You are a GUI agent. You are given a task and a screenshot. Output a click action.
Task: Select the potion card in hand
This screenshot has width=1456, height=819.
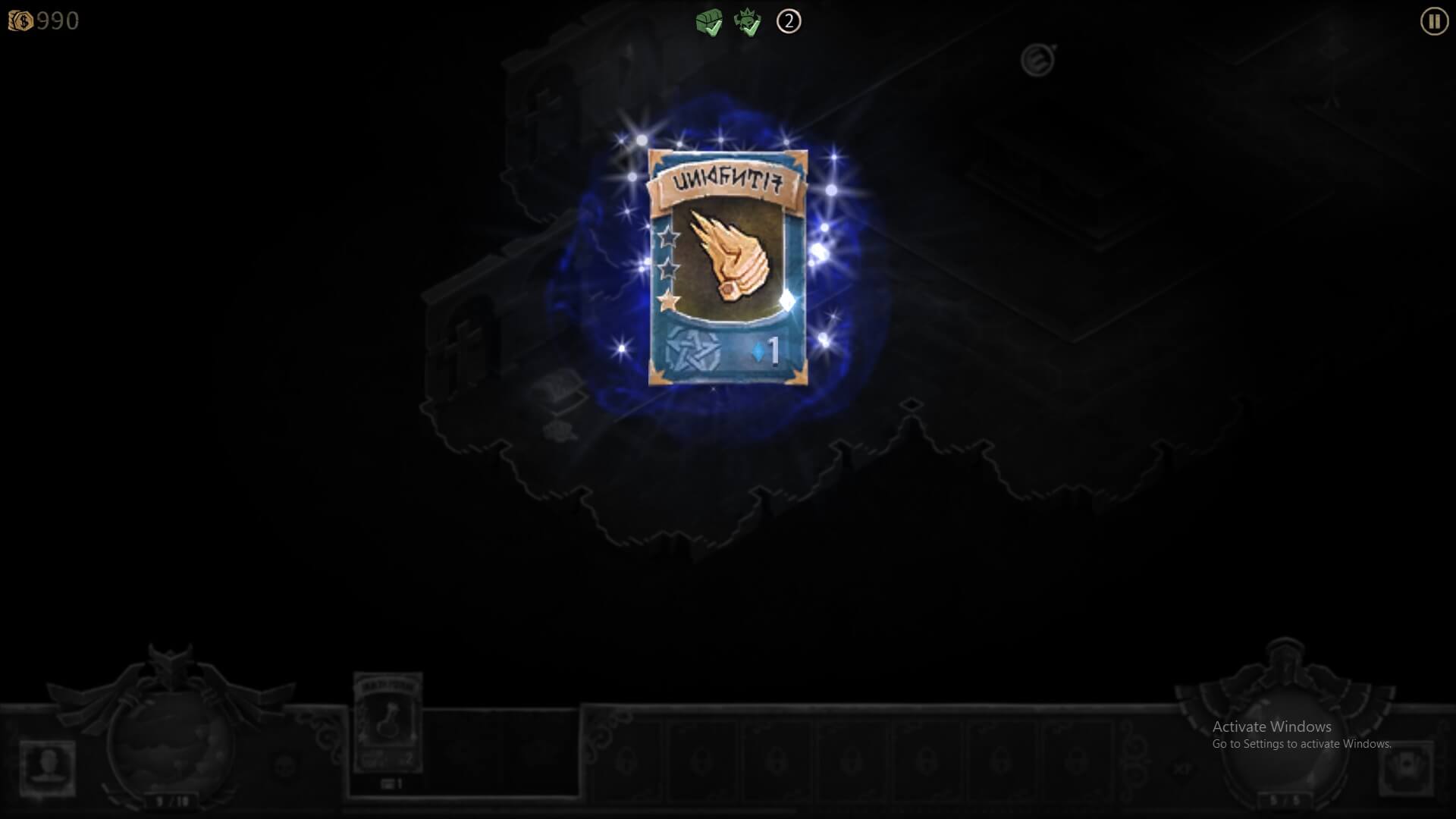point(388,723)
